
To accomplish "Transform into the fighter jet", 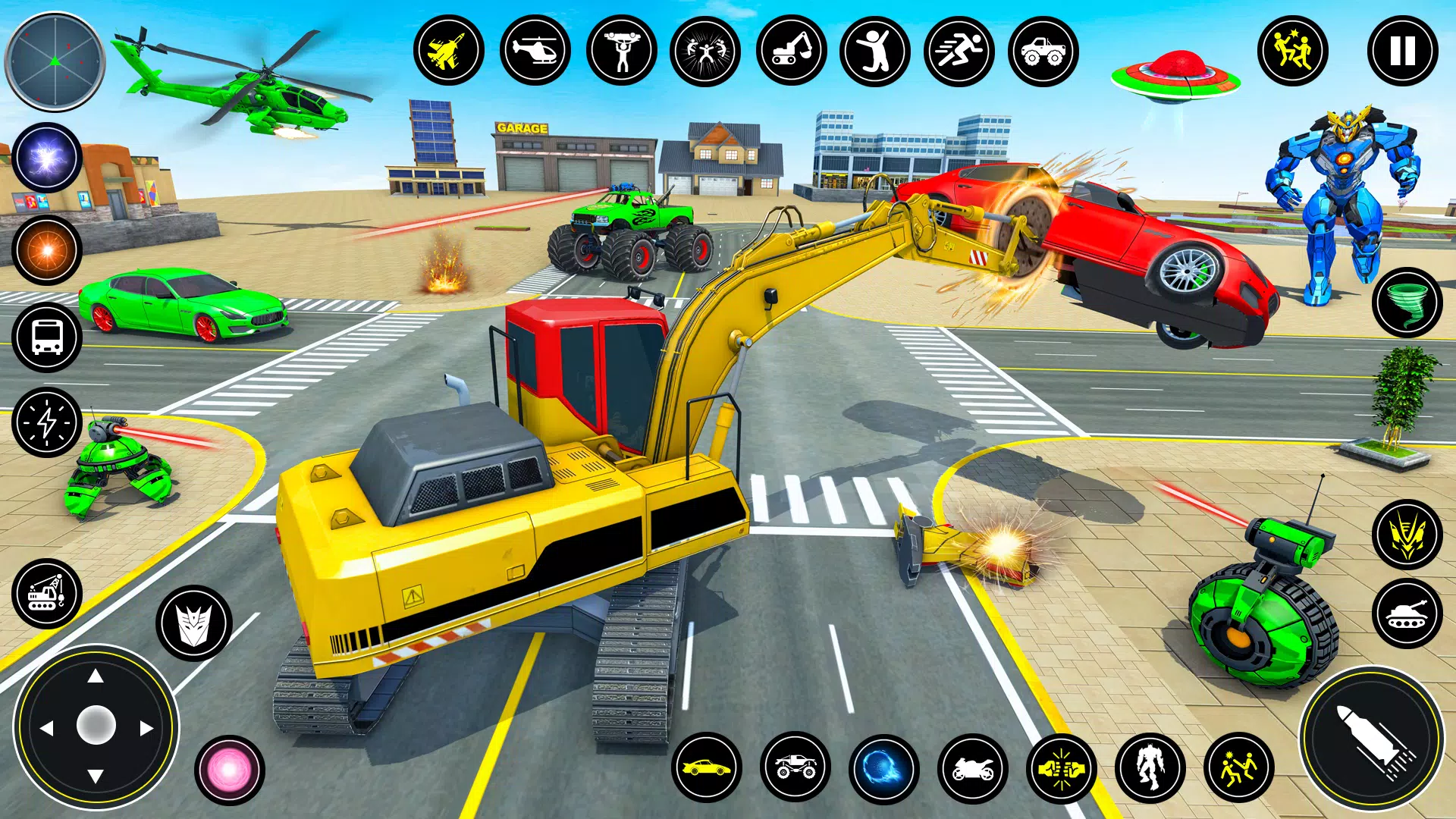I will pos(449,52).
